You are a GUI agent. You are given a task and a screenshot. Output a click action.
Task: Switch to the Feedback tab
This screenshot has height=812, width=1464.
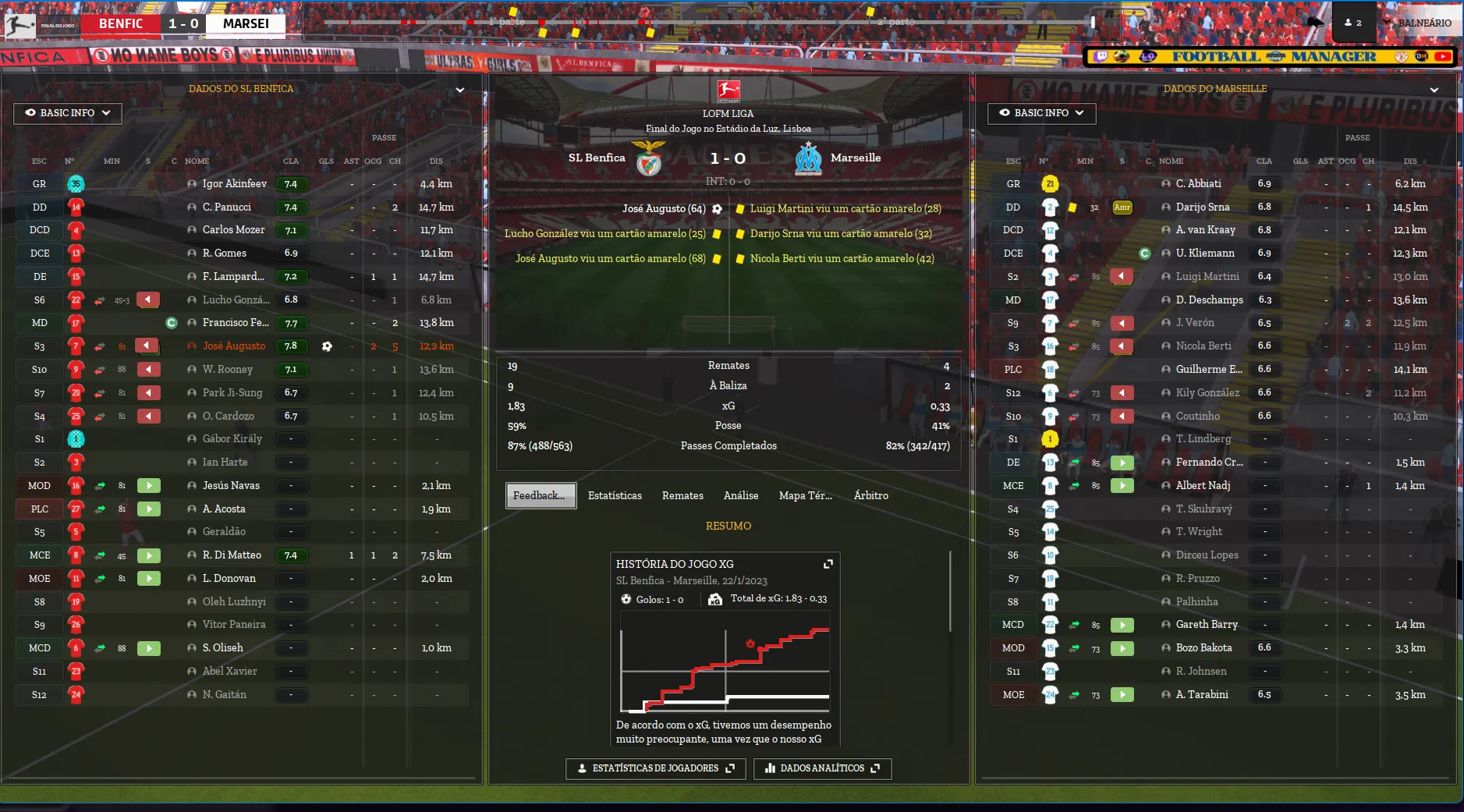click(x=541, y=496)
